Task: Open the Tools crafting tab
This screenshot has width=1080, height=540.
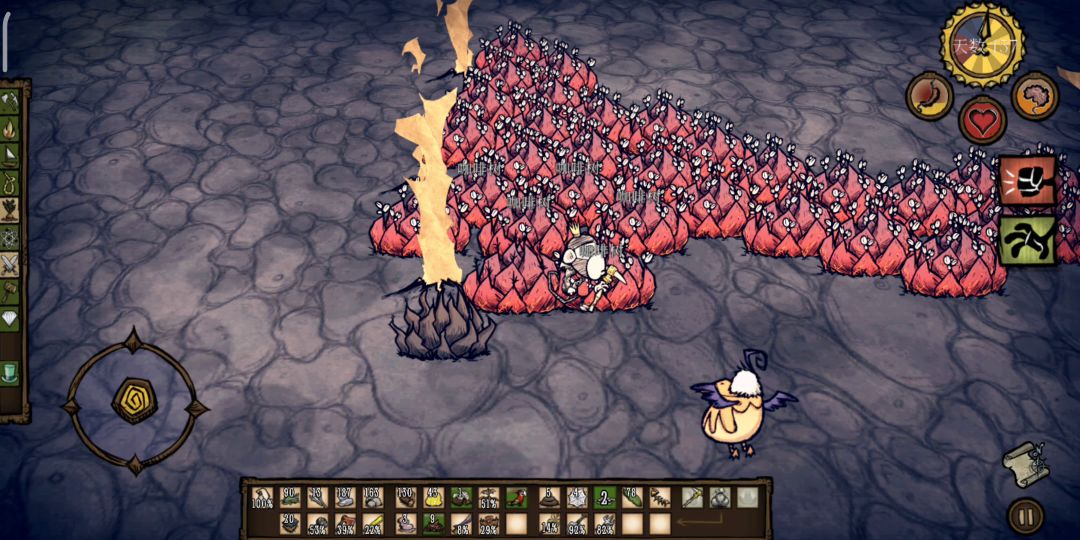Action: (12, 101)
